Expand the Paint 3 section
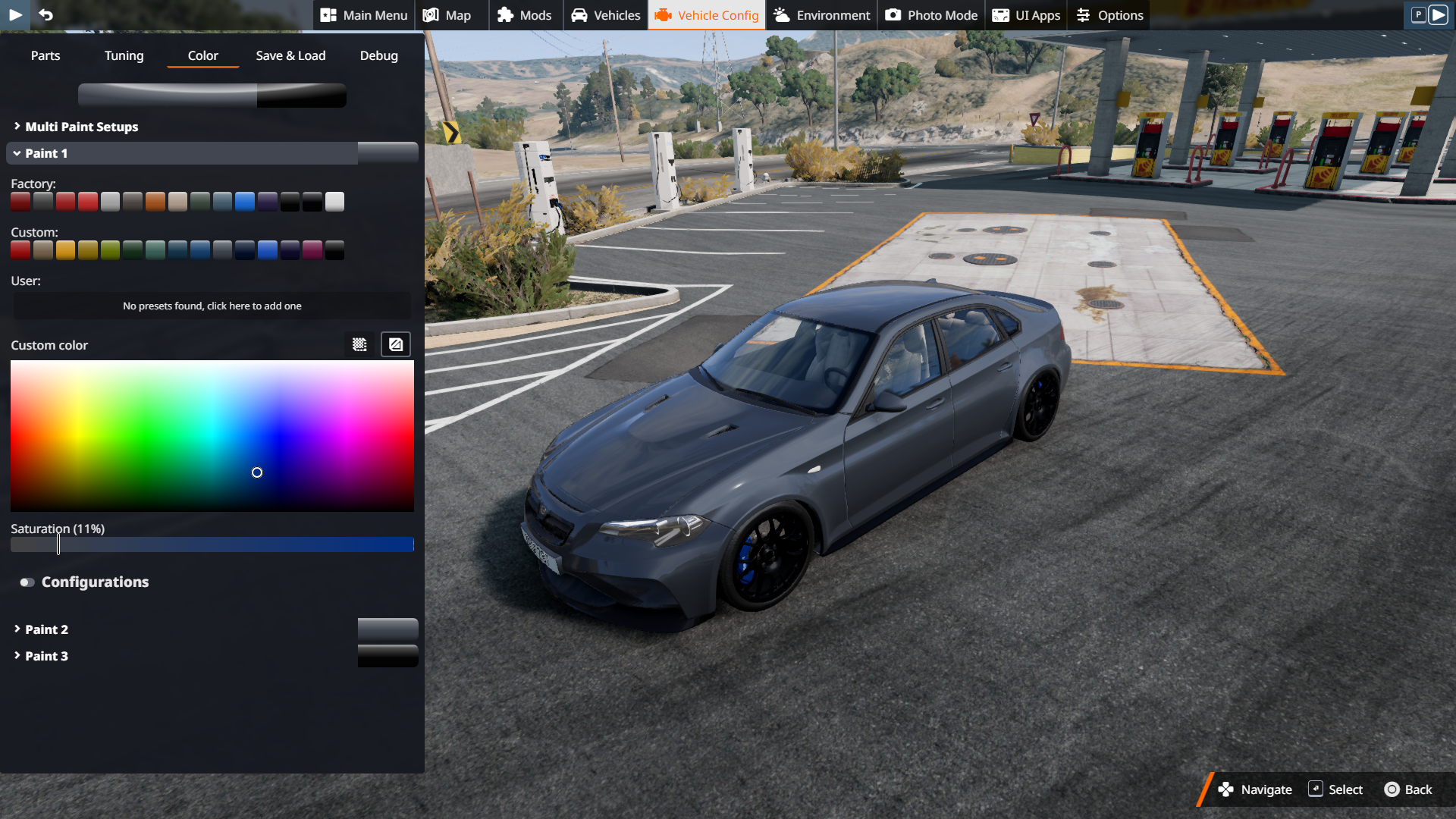This screenshot has height=819, width=1456. (46, 656)
